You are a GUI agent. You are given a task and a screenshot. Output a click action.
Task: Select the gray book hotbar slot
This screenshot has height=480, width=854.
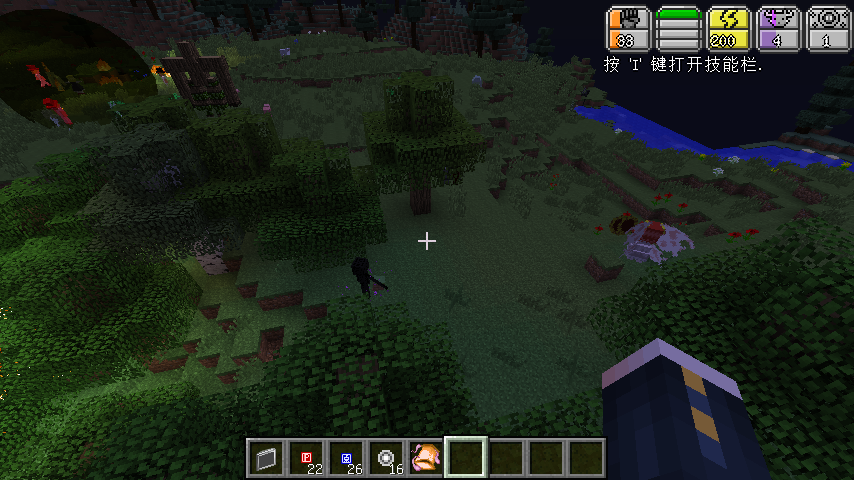[266, 458]
